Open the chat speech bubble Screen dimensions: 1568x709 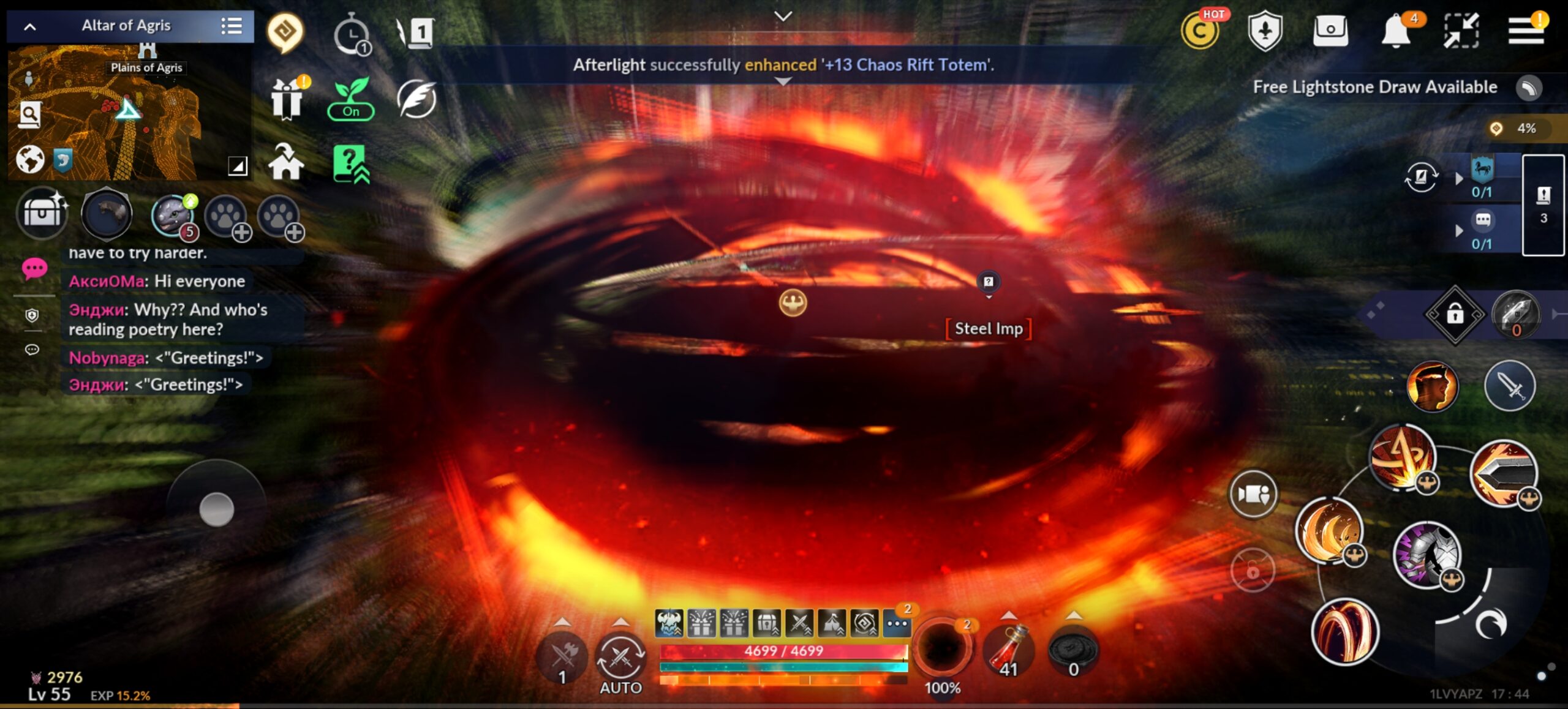34,269
